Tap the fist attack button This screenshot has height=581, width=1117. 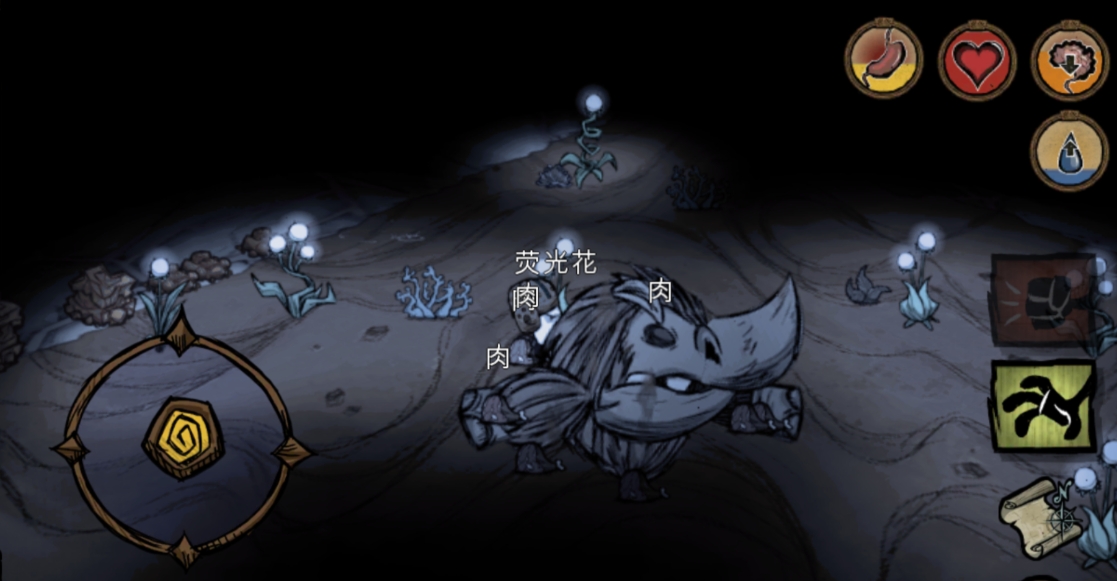(1043, 299)
